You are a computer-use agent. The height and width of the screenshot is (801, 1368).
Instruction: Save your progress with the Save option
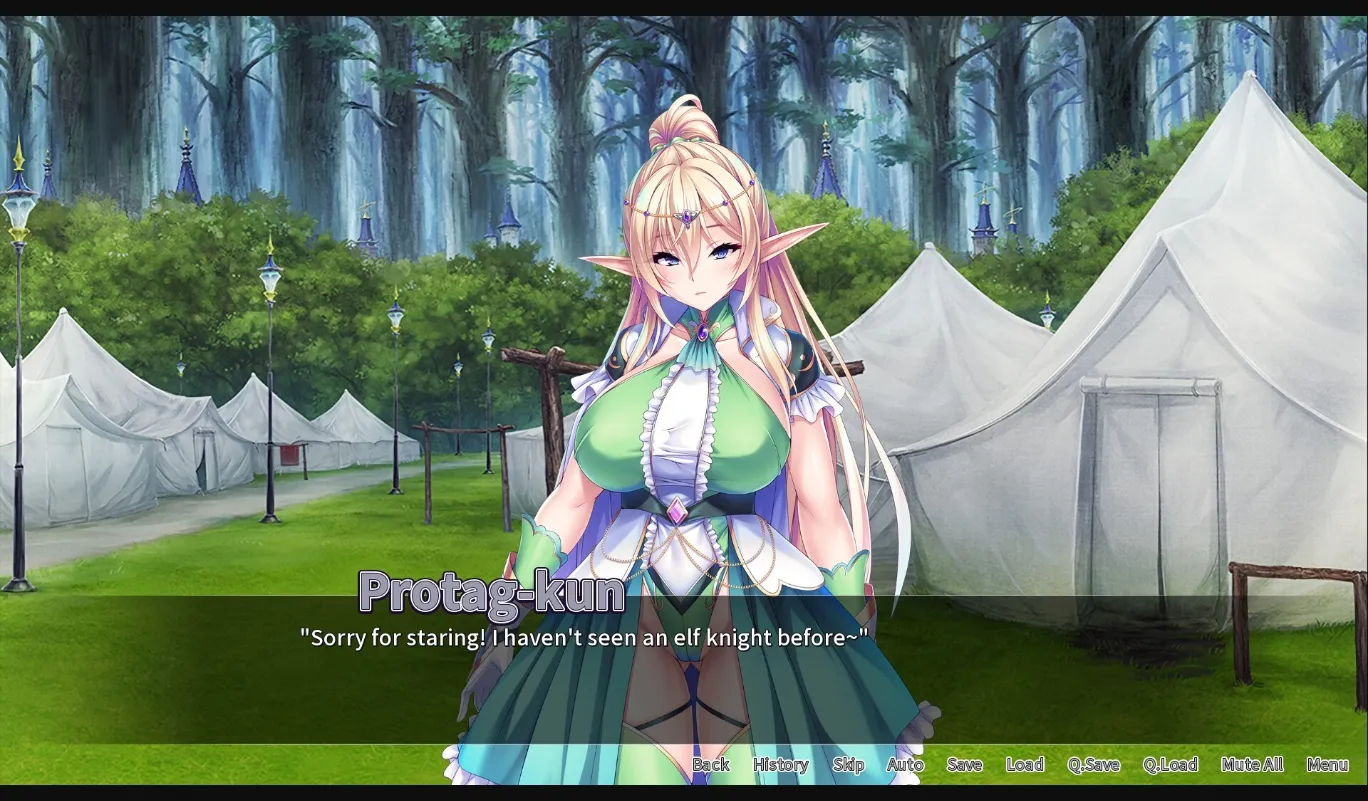pos(963,764)
